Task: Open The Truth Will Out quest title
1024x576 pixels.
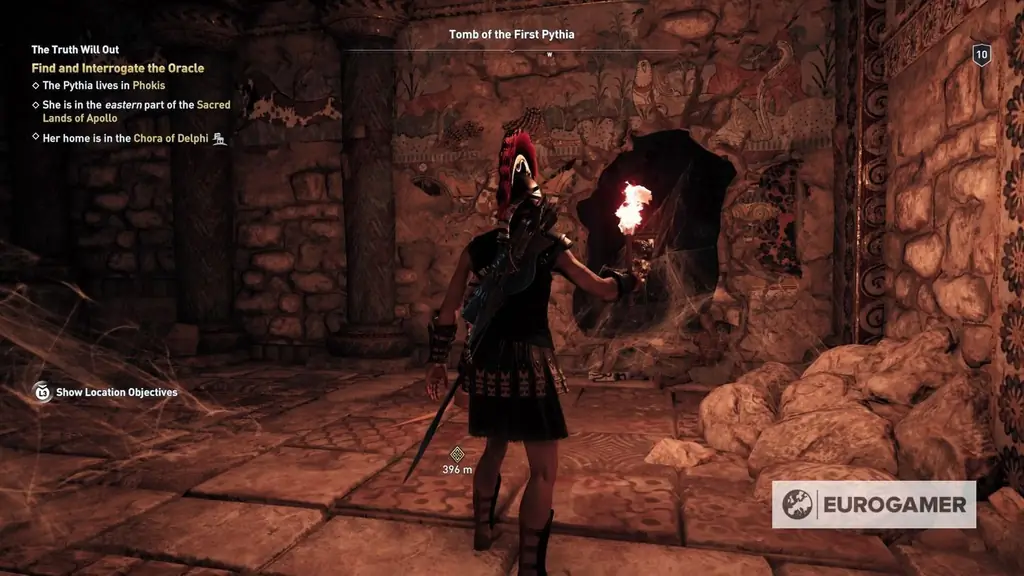Action: tap(75, 49)
